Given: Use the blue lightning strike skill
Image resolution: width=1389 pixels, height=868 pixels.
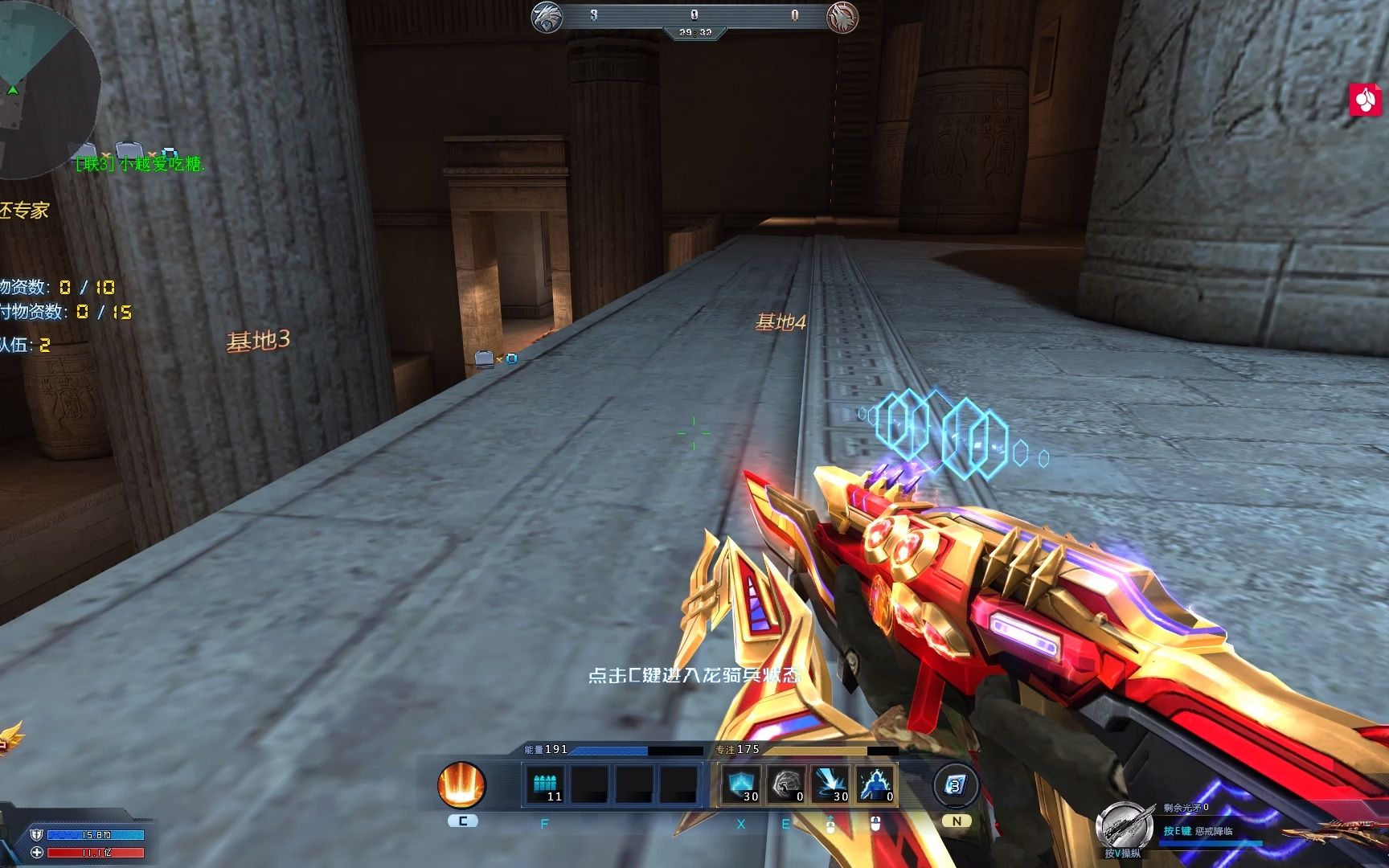Looking at the screenshot, I should coord(830,784).
